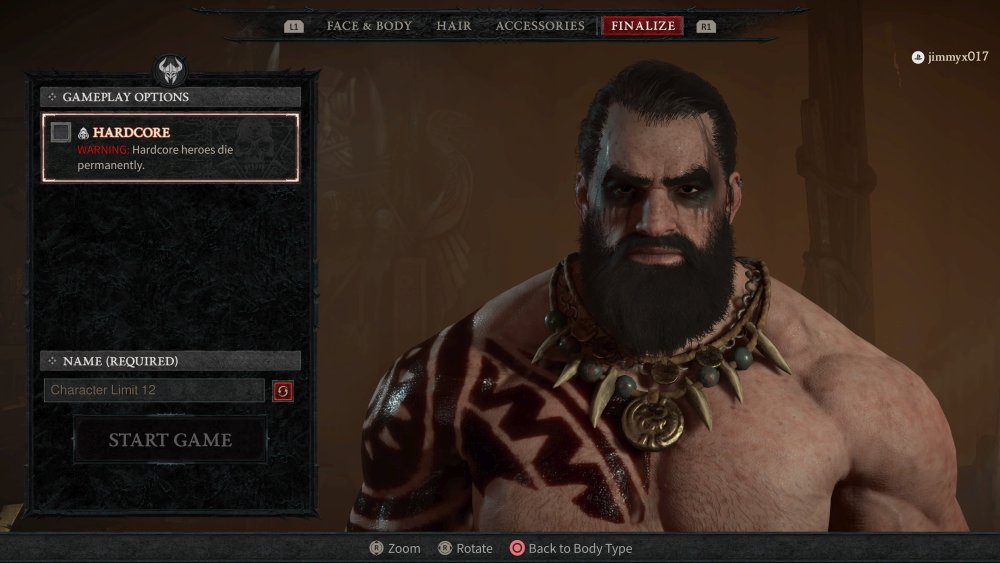This screenshot has height=563, width=1000.
Task: Switch to the Face & Body tab
Action: (x=369, y=26)
